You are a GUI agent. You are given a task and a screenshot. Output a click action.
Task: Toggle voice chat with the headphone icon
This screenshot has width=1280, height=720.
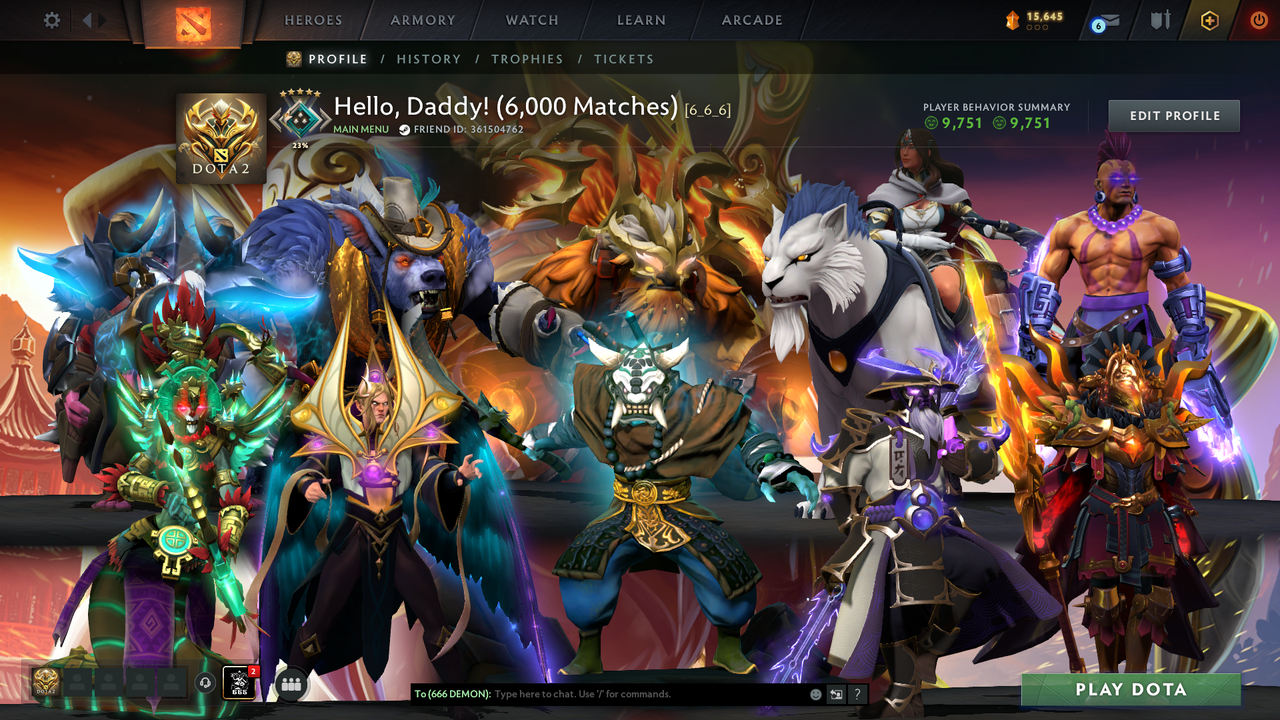205,684
